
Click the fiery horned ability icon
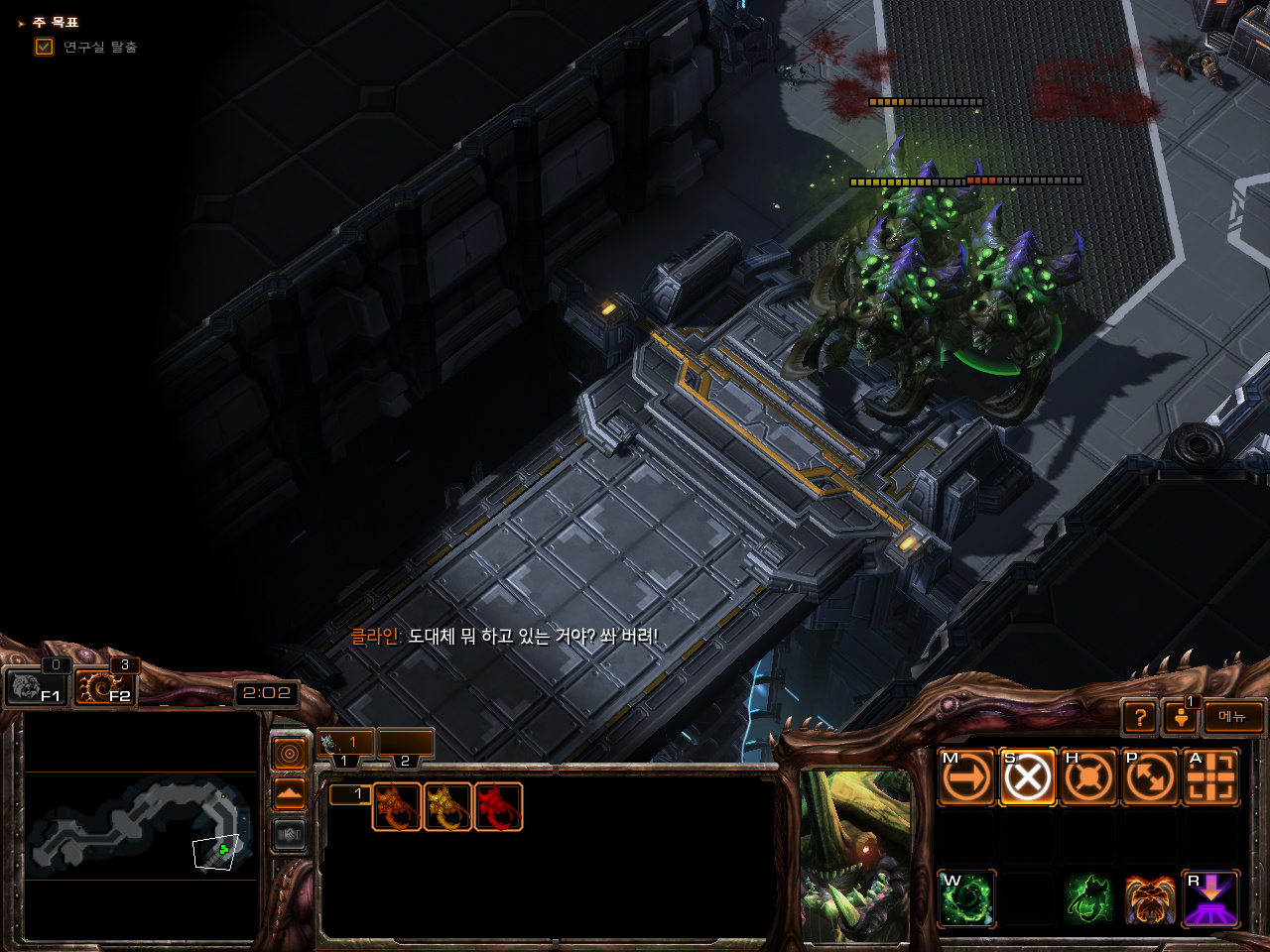pos(1150,898)
